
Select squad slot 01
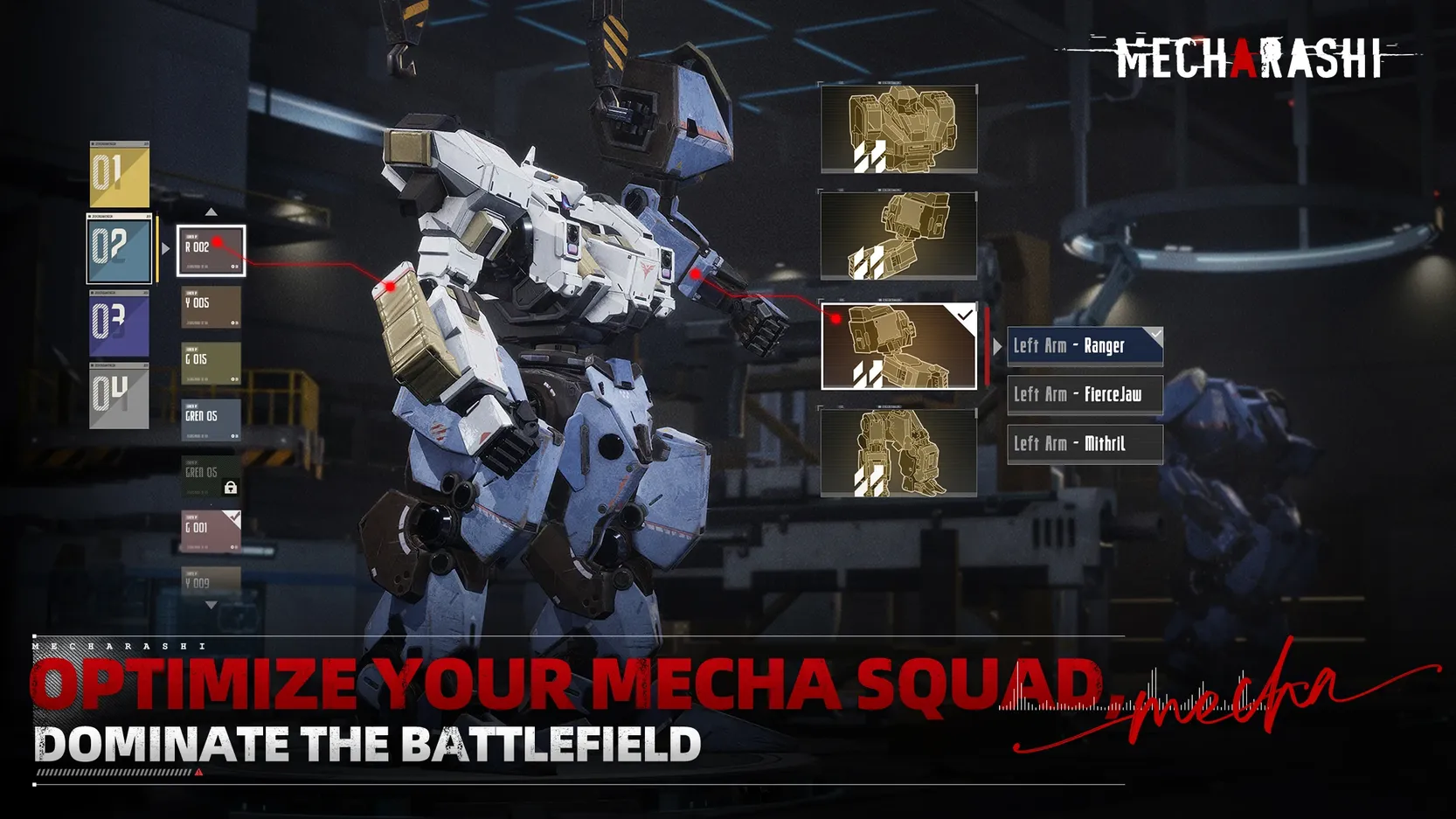click(x=120, y=175)
